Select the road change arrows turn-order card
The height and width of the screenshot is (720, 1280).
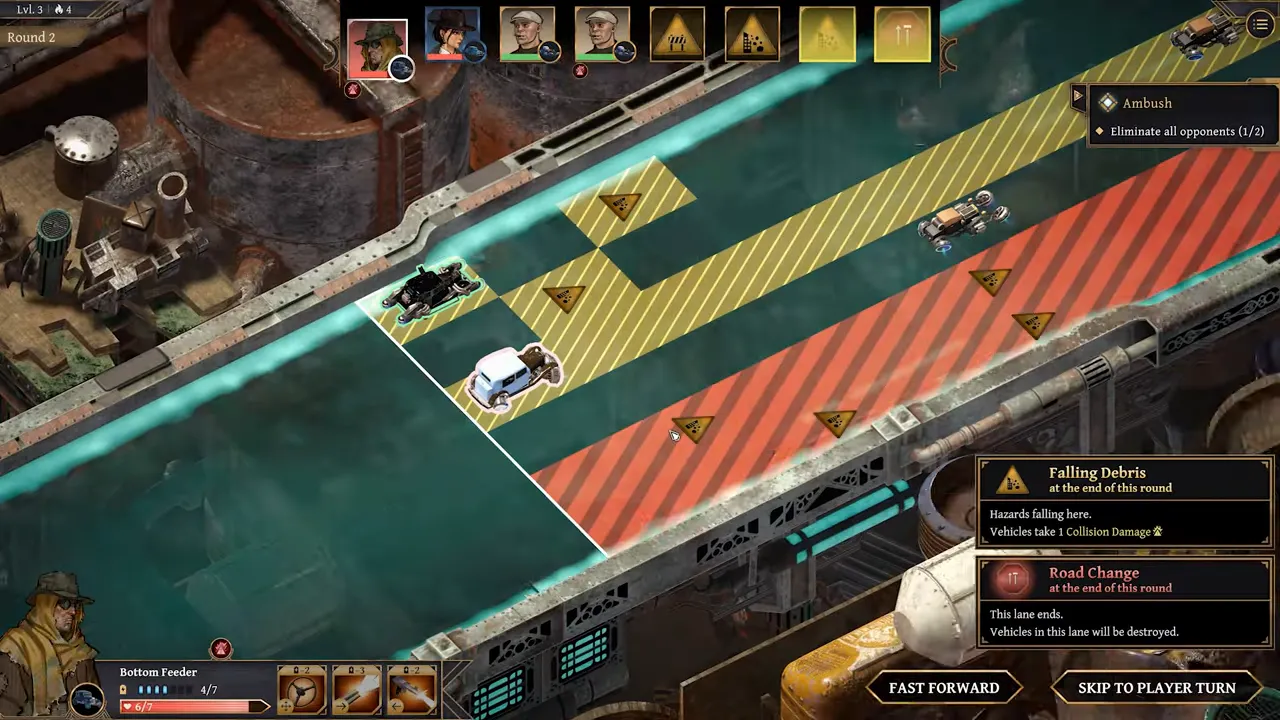(902, 35)
